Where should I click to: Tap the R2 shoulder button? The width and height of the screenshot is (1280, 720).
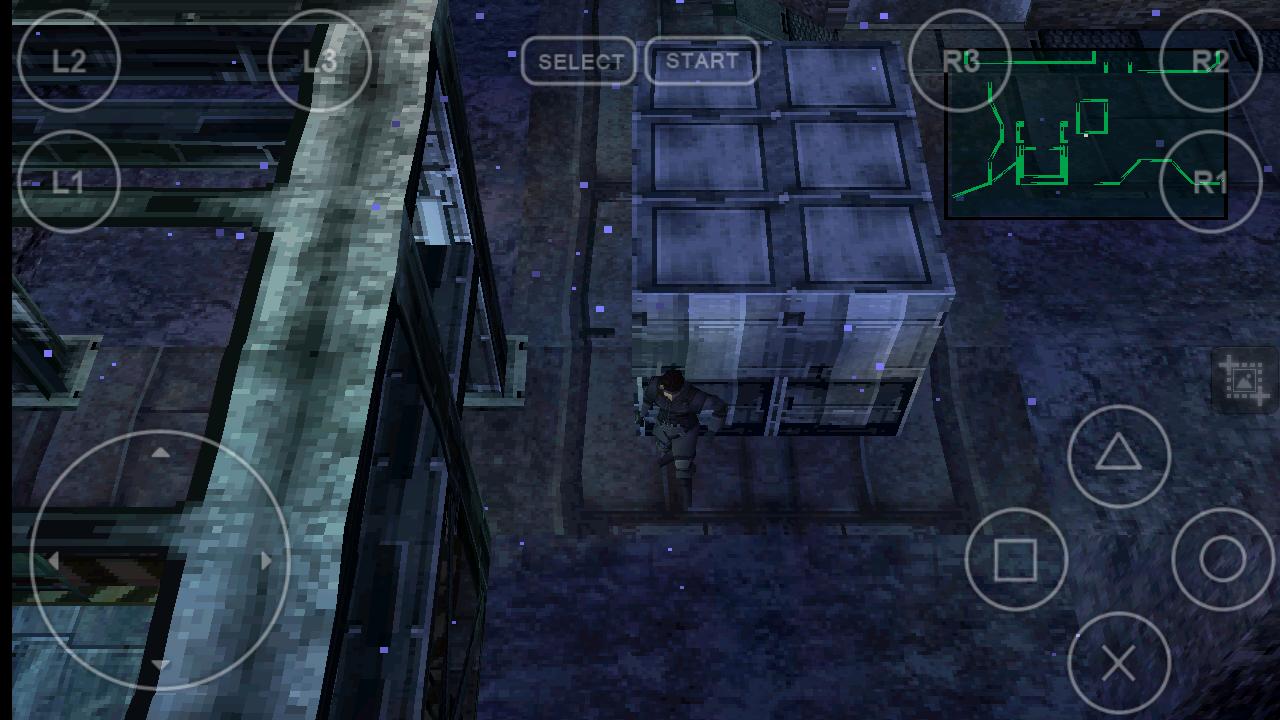click(1210, 61)
